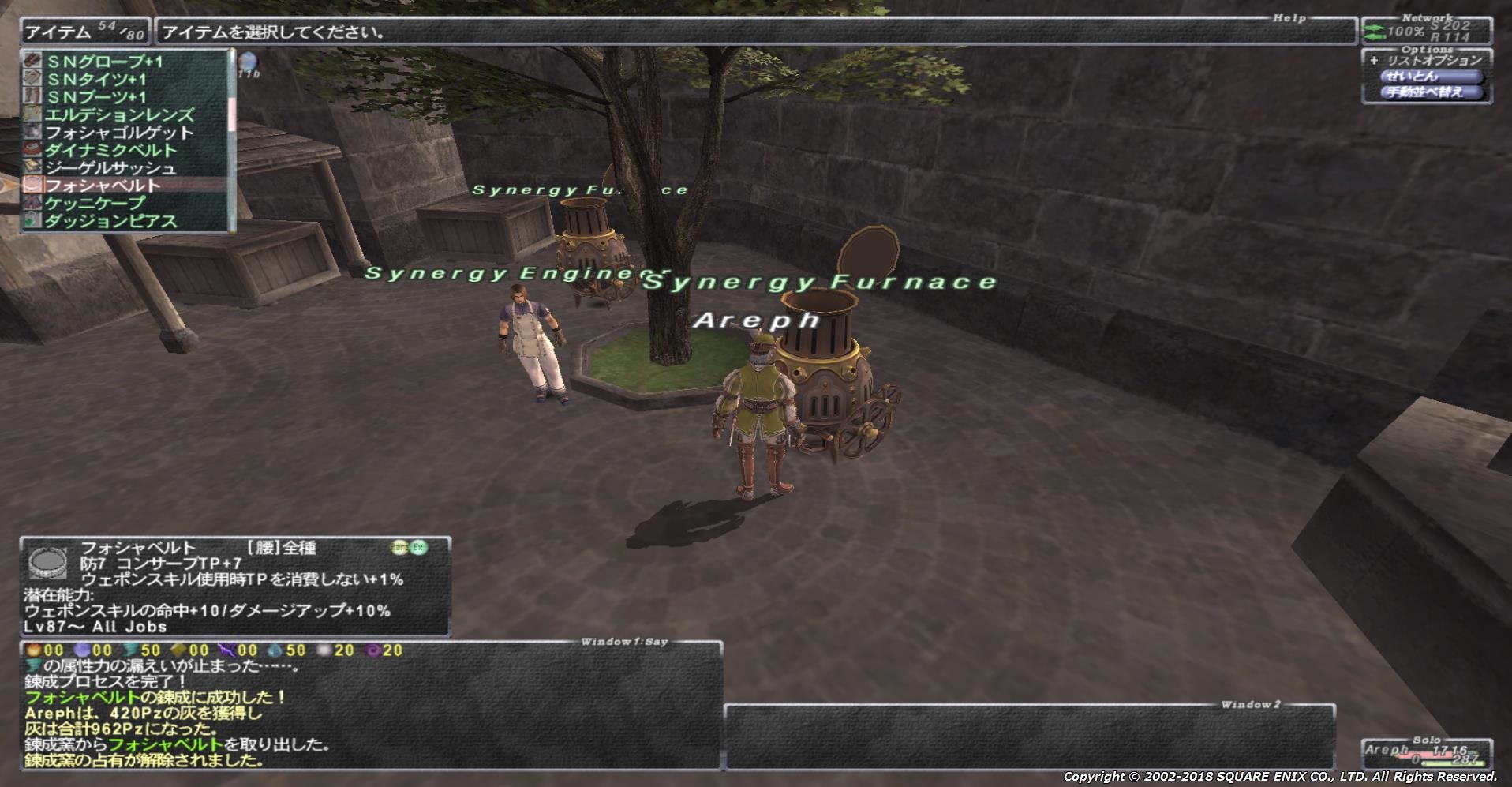Open the Help bar at the top
This screenshot has height=787, width=1512.
click(755, 32)
